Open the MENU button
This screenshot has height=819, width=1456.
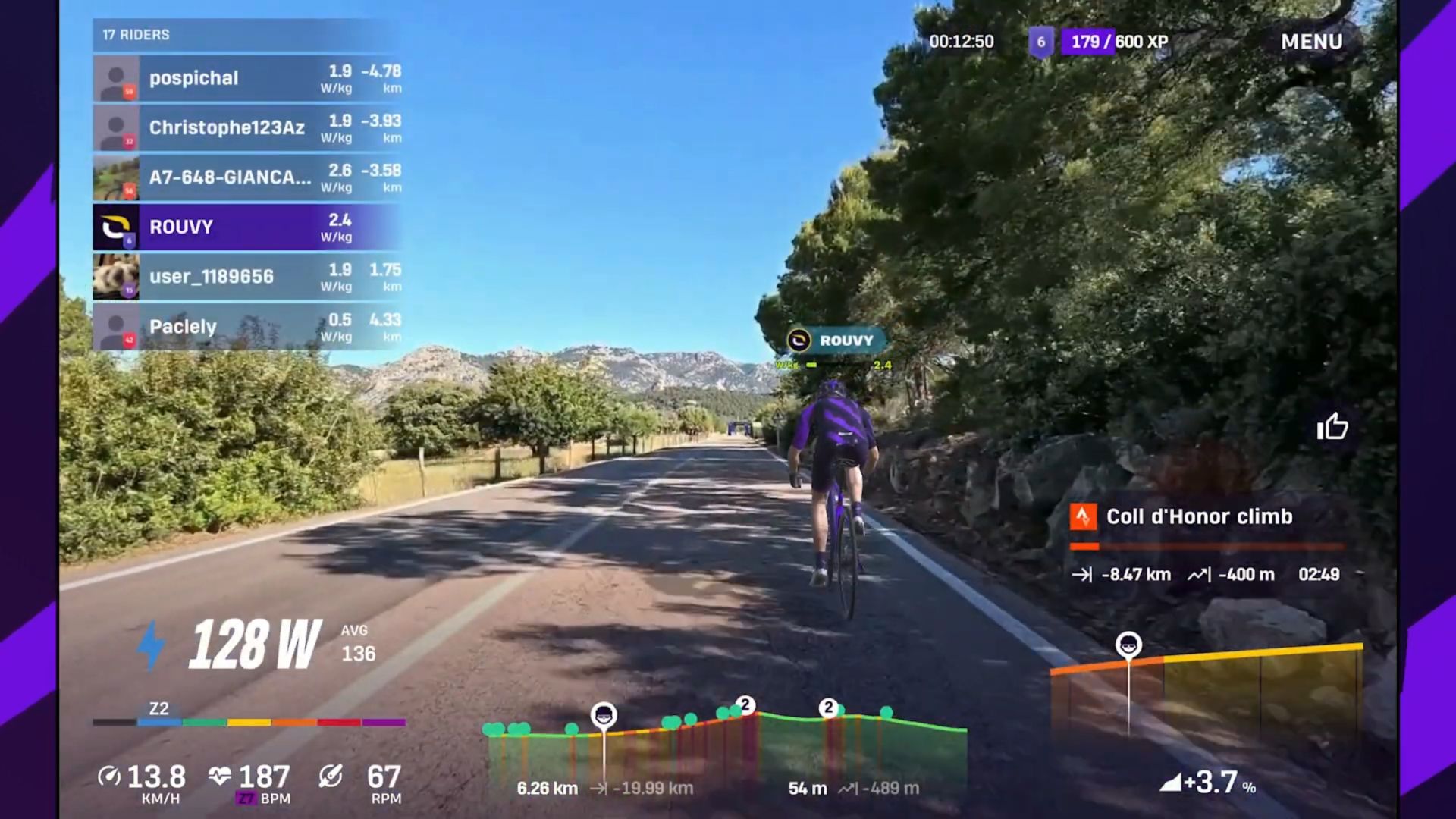[x=1311, y=42]
